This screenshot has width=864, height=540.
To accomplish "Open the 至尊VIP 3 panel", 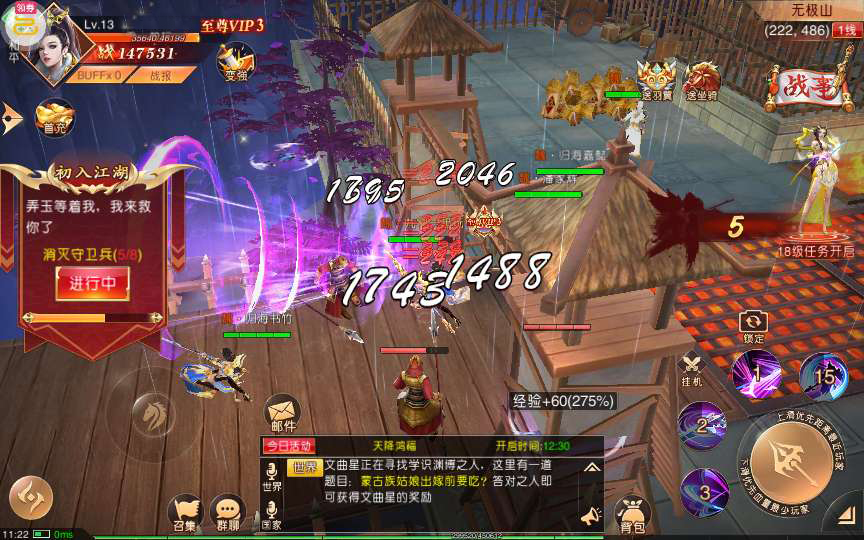I will pyautogui.click(x=232, y=25).
